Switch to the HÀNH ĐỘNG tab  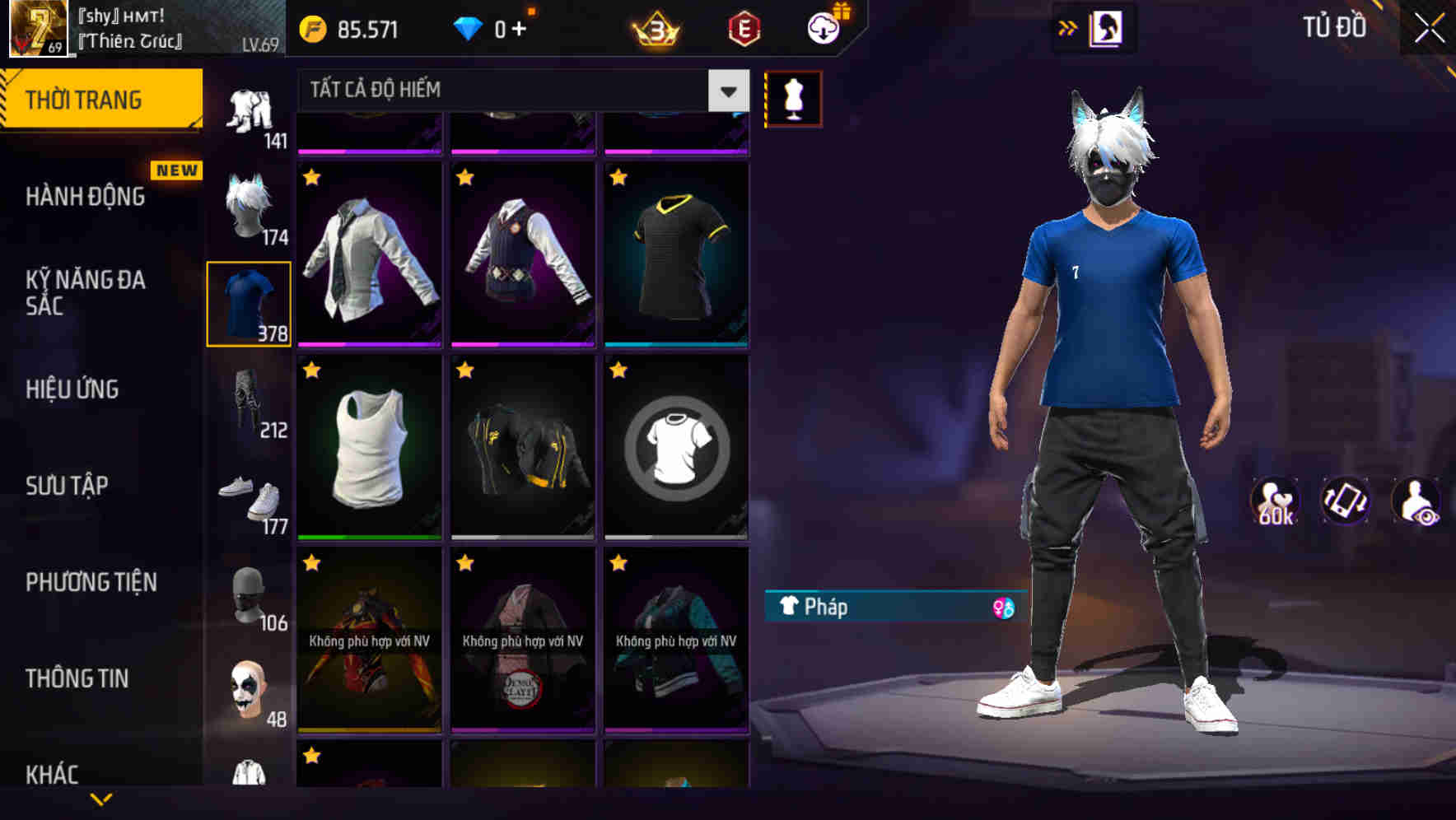(x=86, y=196)
